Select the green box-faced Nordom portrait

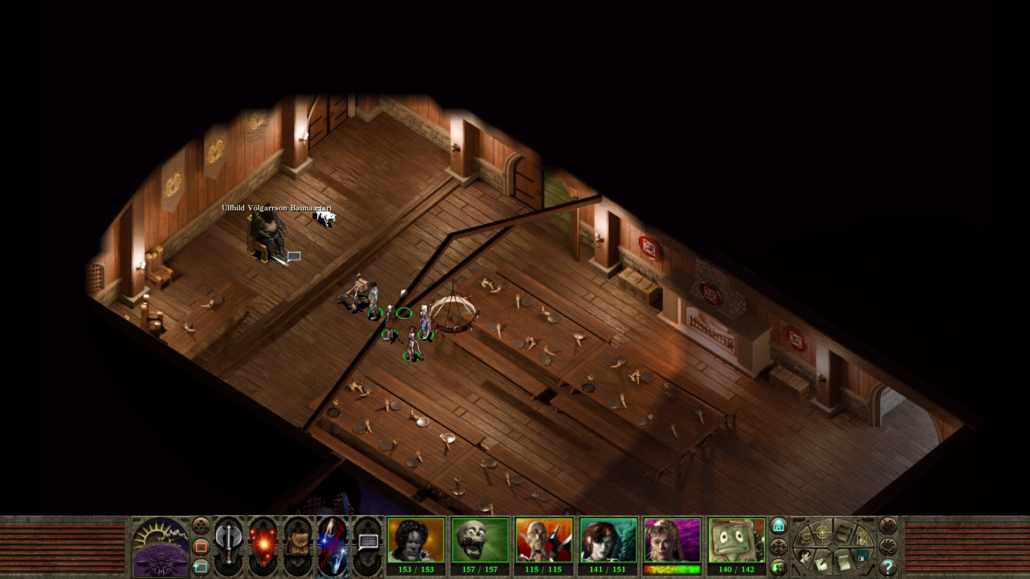click(x=735, y=539)
